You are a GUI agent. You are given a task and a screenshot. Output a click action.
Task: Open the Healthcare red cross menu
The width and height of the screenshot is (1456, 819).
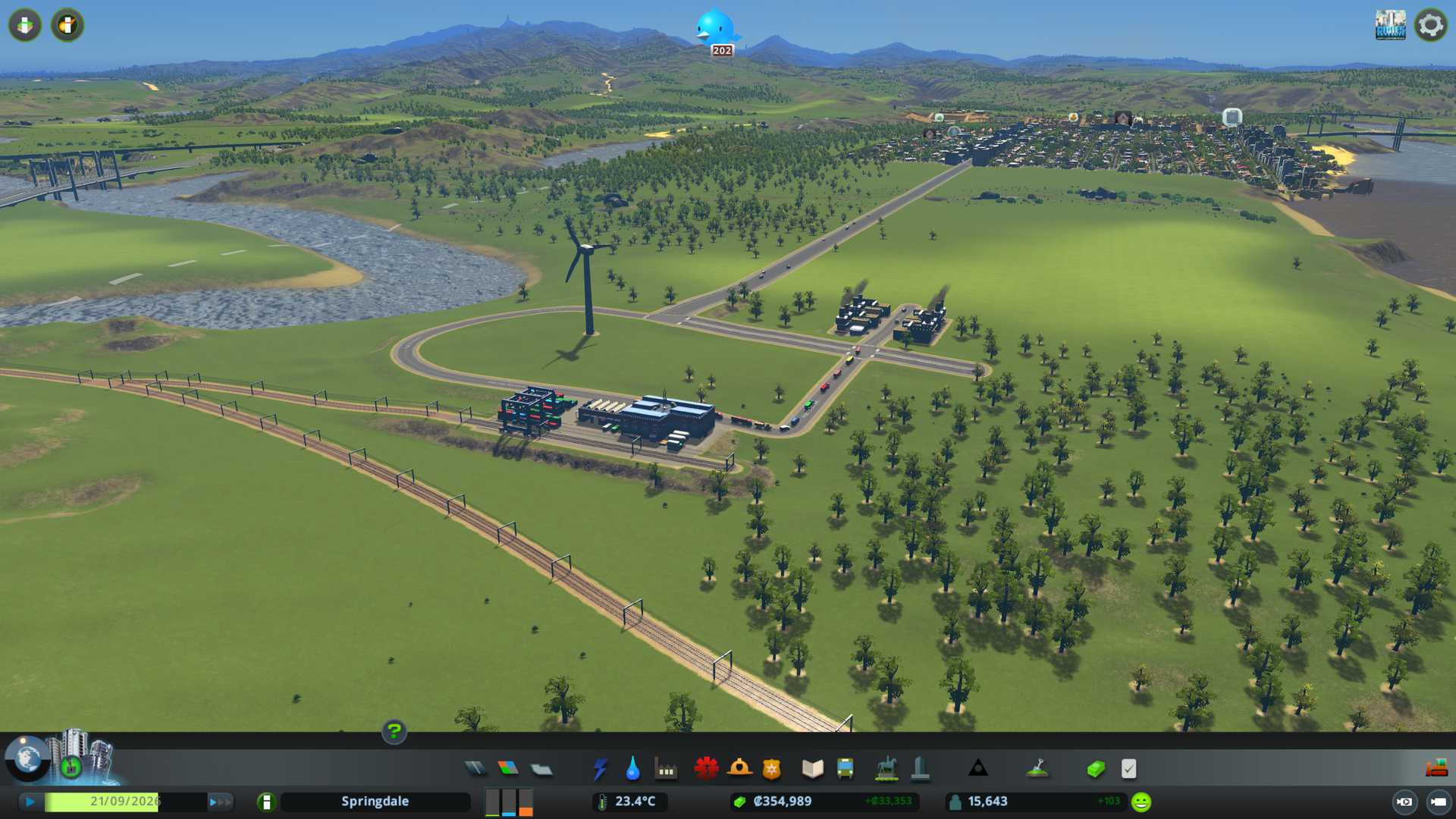coord(706,769)
